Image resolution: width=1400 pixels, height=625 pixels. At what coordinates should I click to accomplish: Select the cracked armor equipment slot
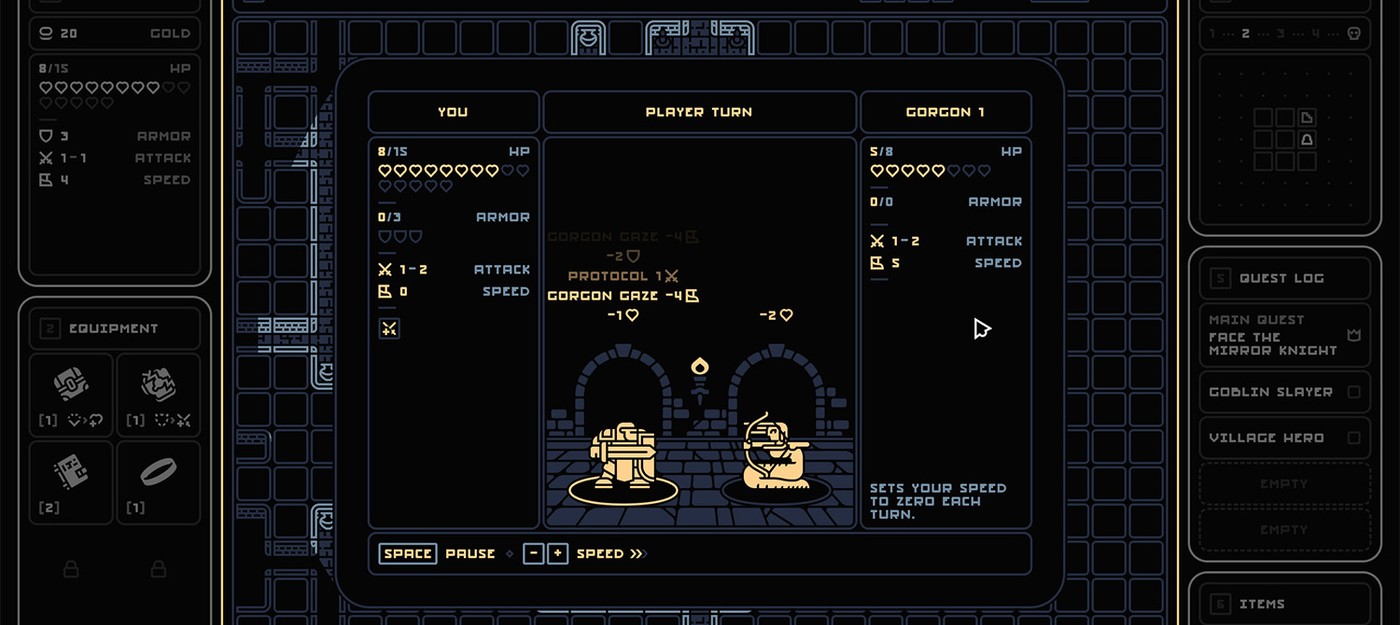point(158,395)
